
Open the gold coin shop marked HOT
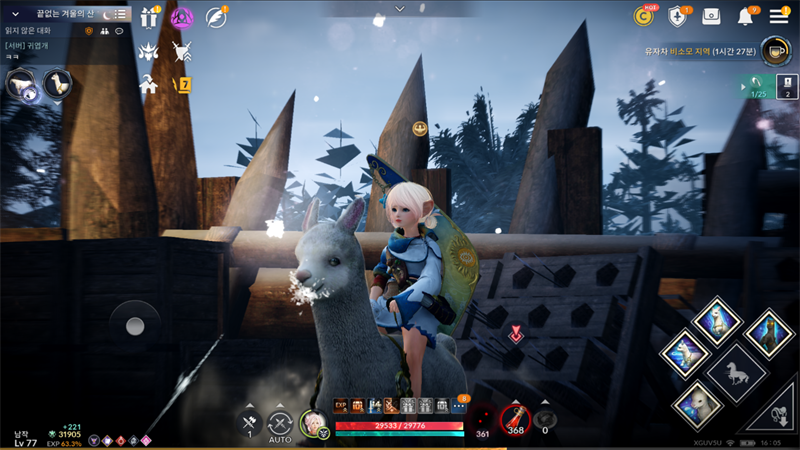click(643, 16)
